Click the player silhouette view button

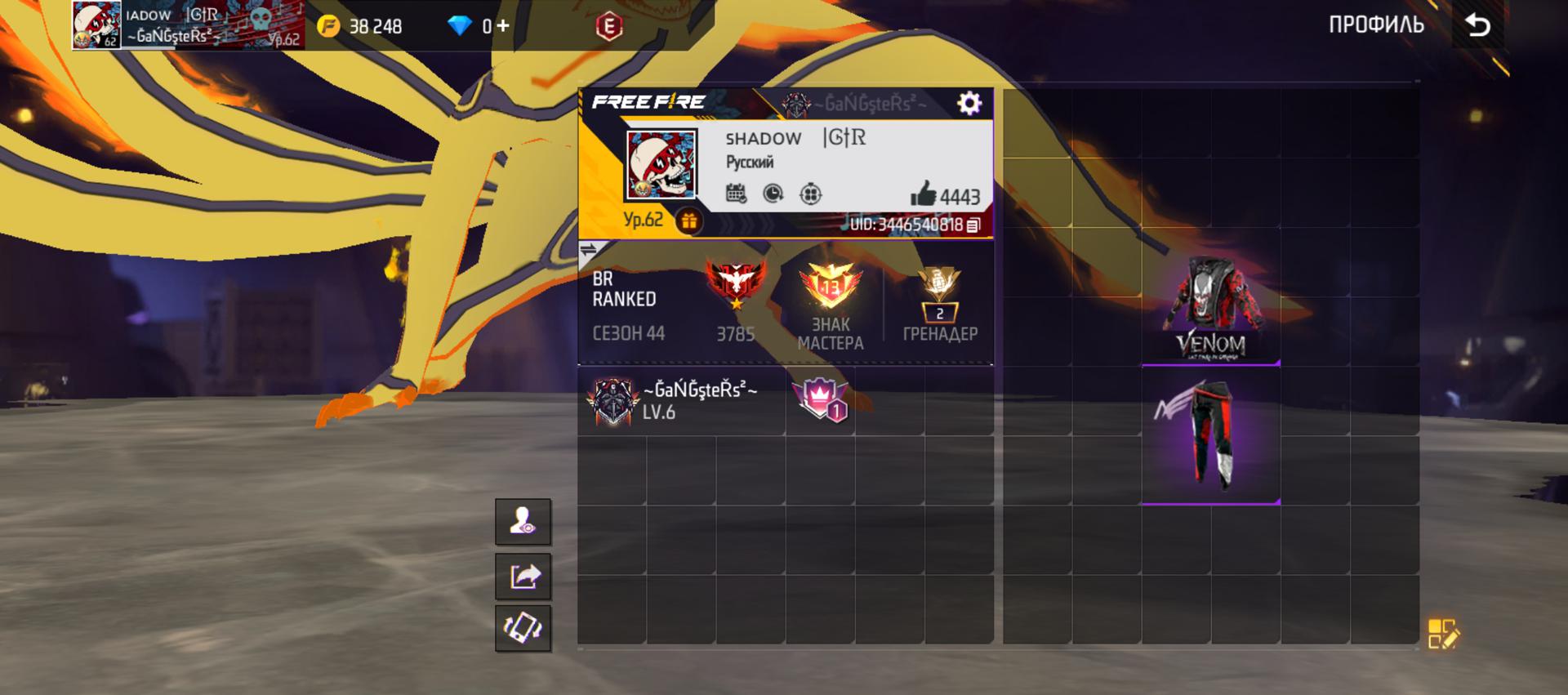point(523,521)
